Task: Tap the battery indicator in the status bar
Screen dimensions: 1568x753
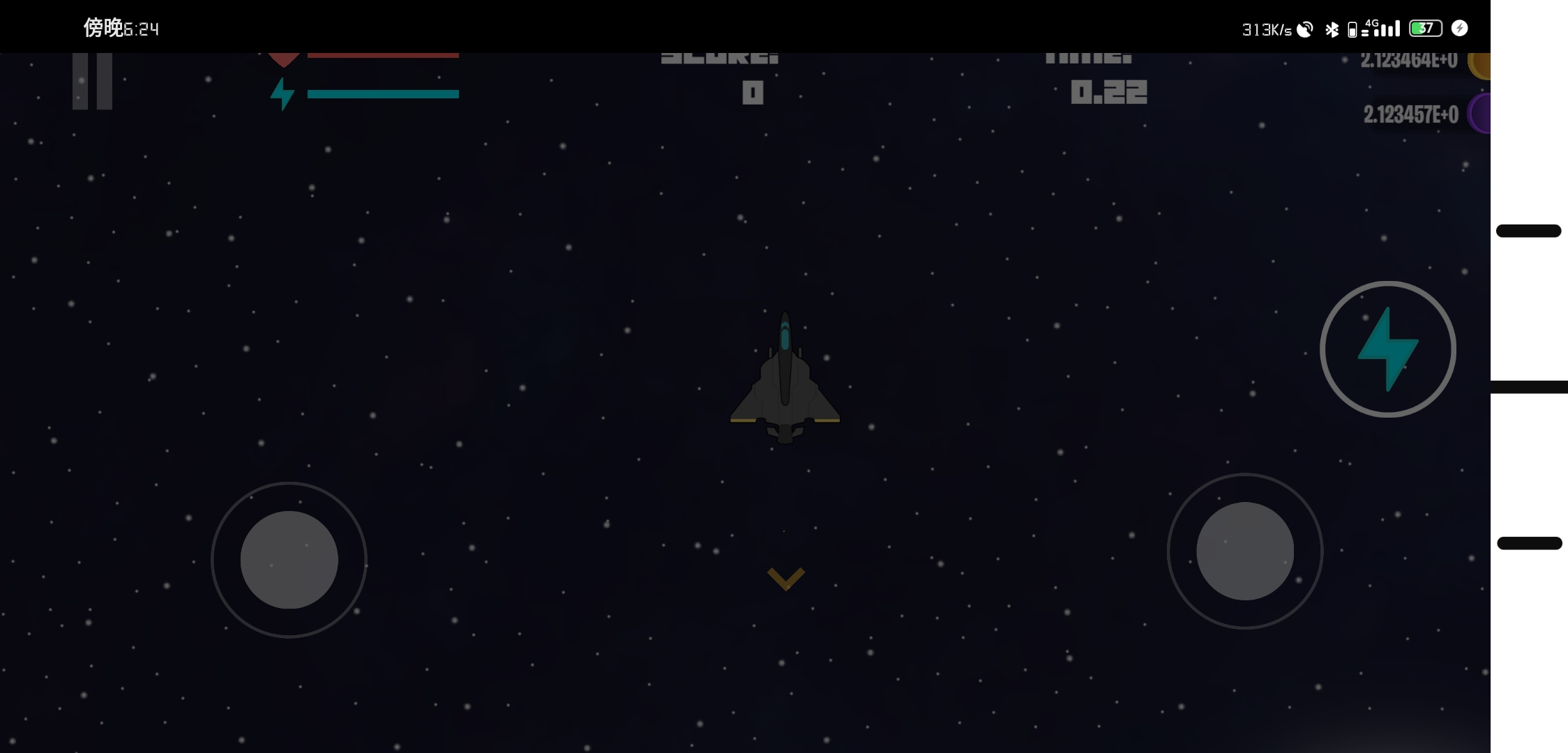Action: click(x=1425, y=28)
